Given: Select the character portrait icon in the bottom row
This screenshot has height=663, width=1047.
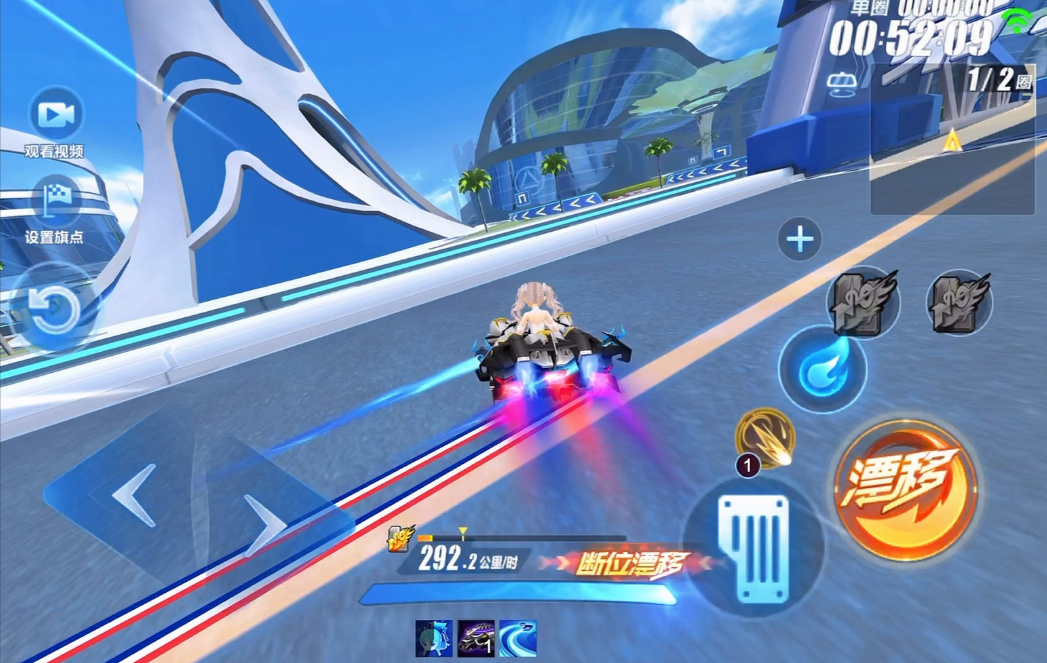Looking at the screenshot, I should click(434, 638).
